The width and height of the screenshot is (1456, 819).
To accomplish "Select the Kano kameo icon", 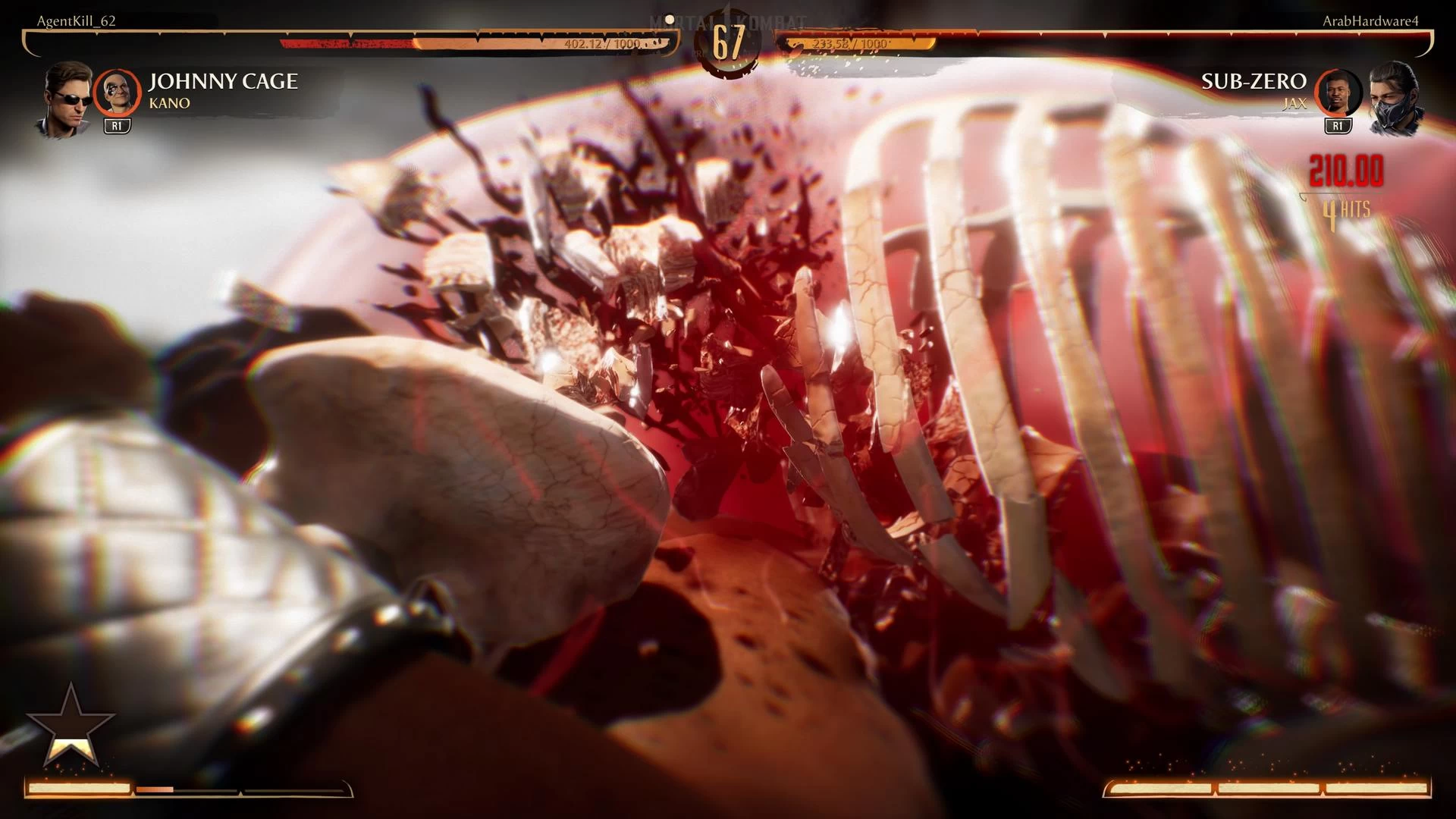I will pos(117,92).
